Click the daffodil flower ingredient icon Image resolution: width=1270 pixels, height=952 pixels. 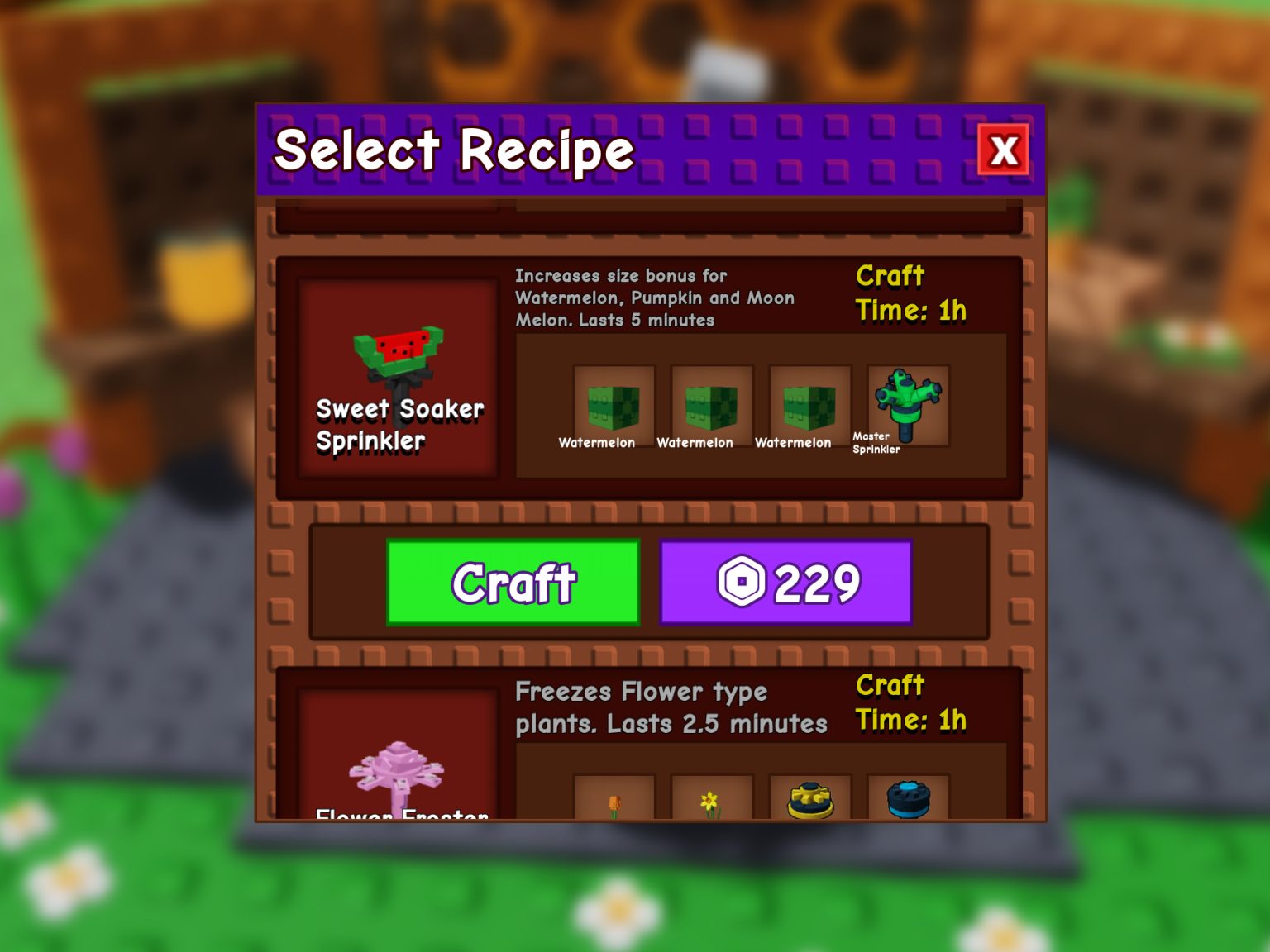(713, 797)
